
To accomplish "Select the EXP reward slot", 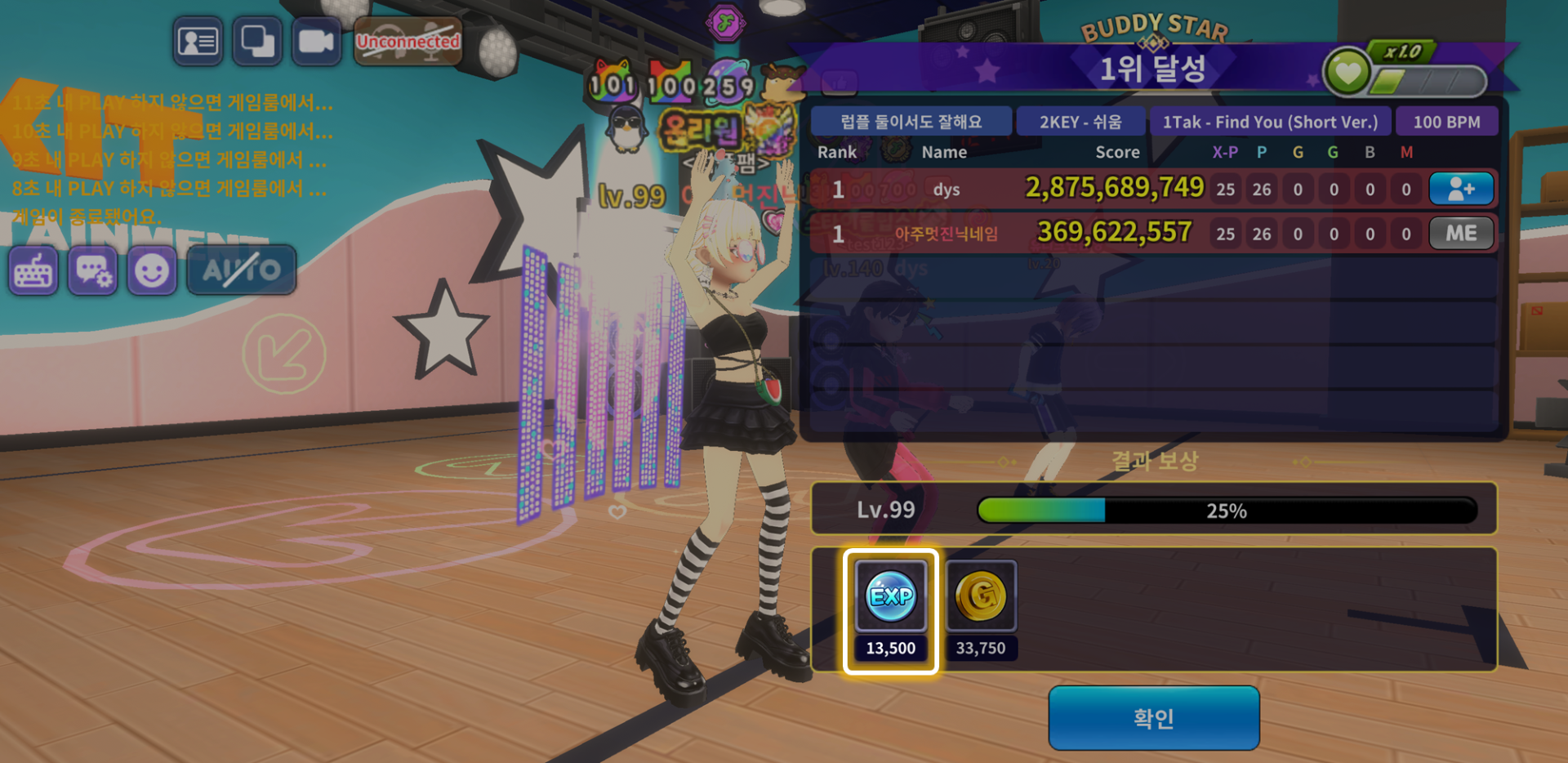I will (x=891, y=611).
